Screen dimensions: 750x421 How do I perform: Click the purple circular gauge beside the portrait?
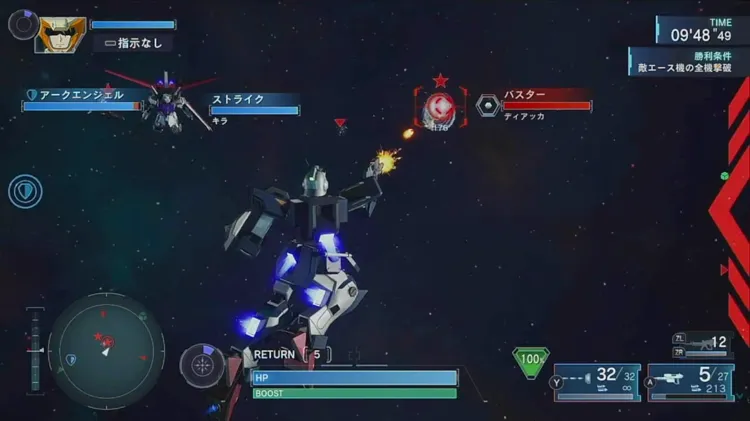tap(22, 23)
